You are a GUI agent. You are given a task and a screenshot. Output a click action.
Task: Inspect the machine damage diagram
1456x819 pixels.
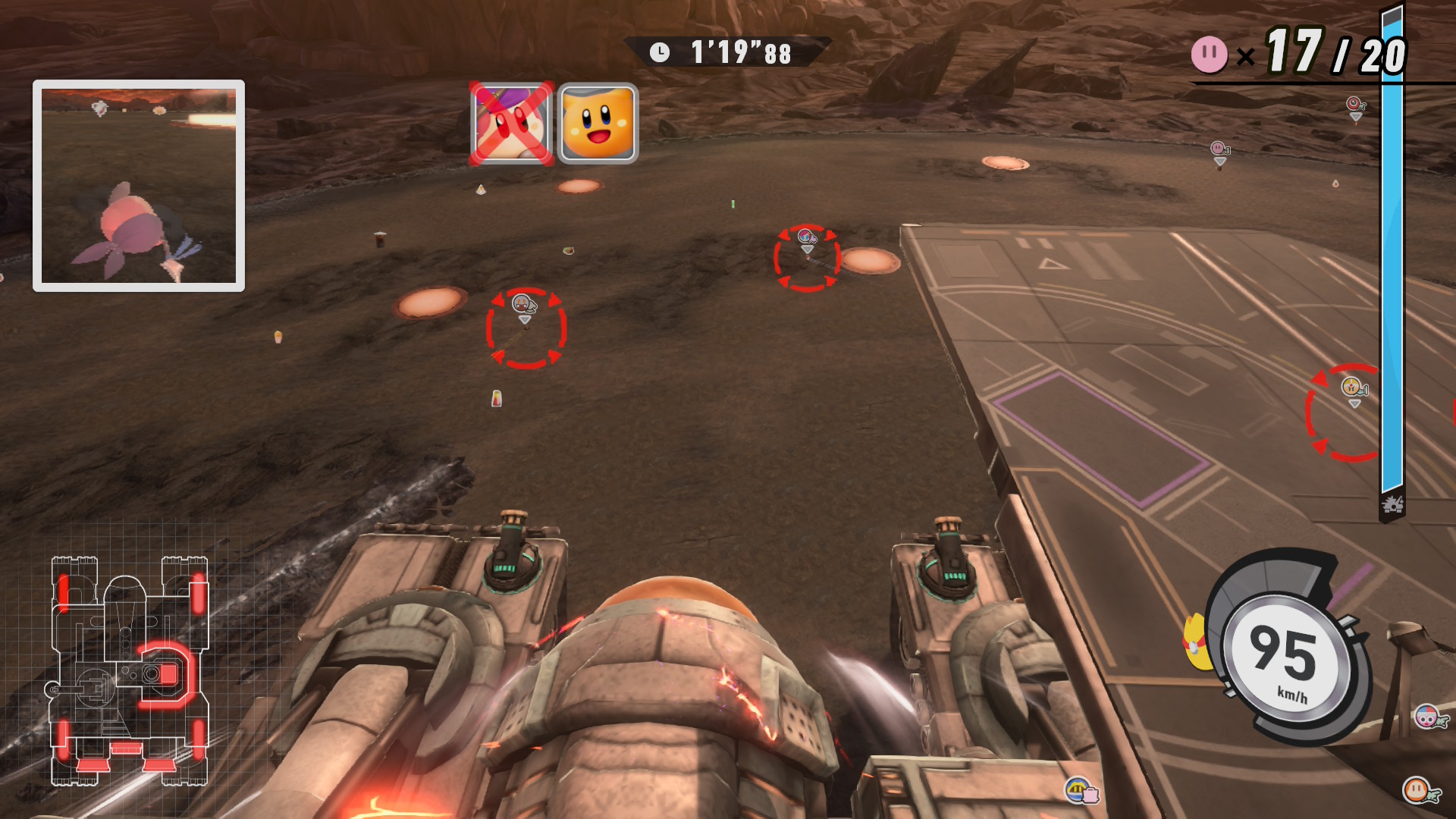129,671
